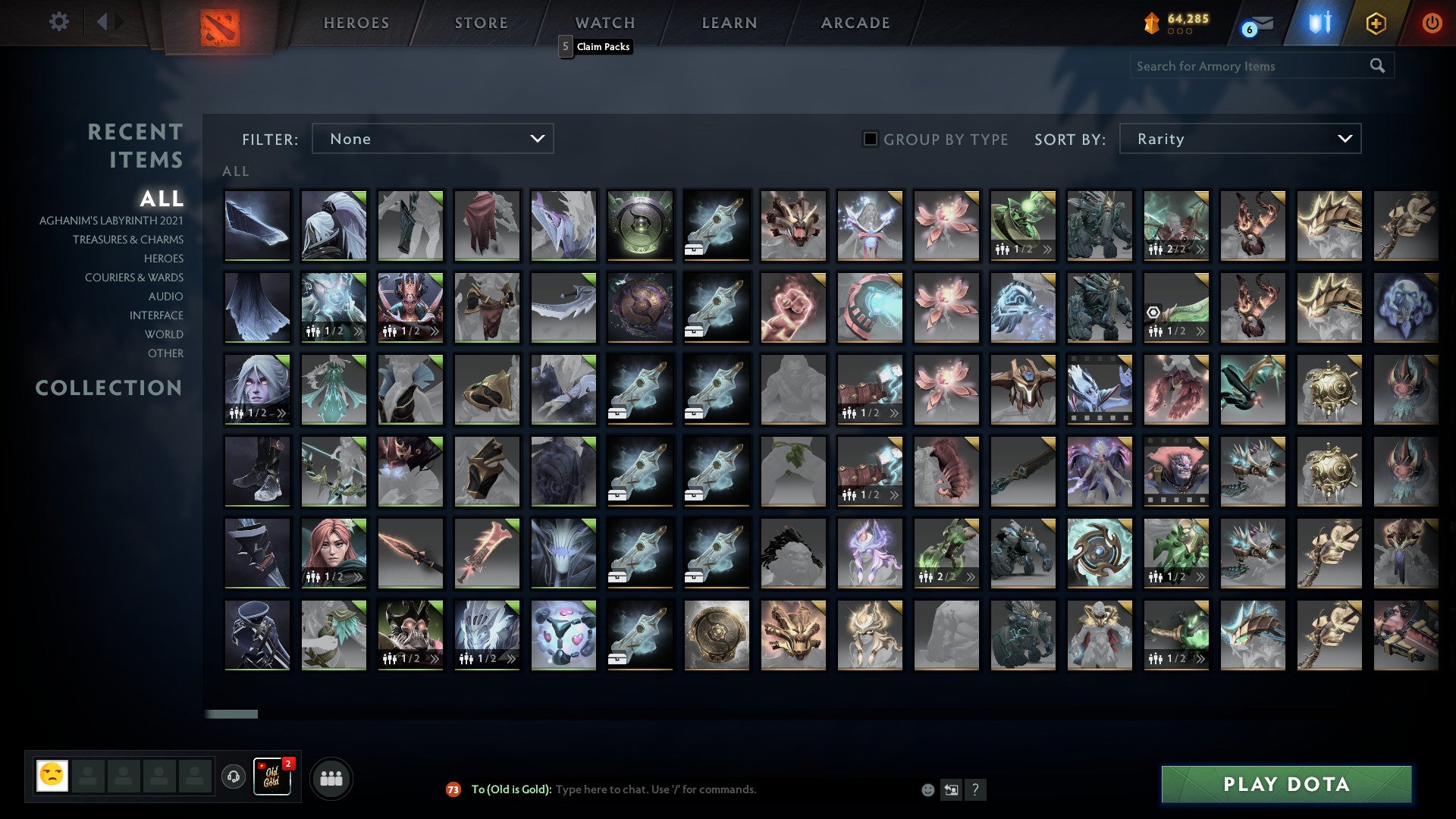This screenshot has height=819, width=1456.
Task: Click the chat help question mark icon
Action: click(976, 789)
